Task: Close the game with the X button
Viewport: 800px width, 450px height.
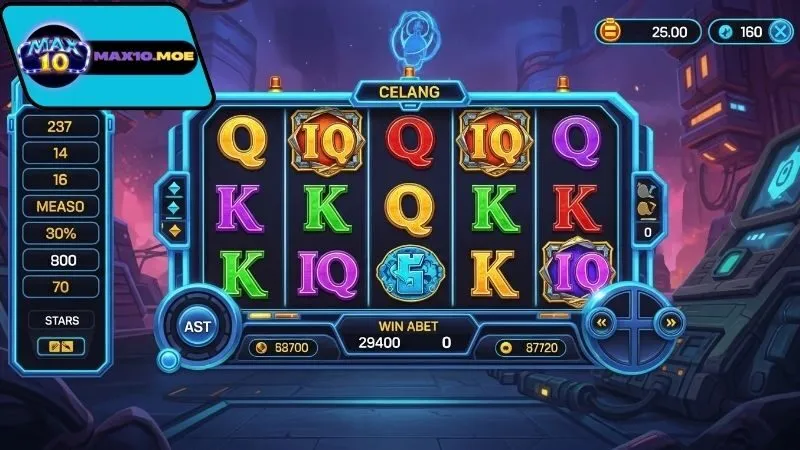Action: pyautogui.click(x=779, y=31)
